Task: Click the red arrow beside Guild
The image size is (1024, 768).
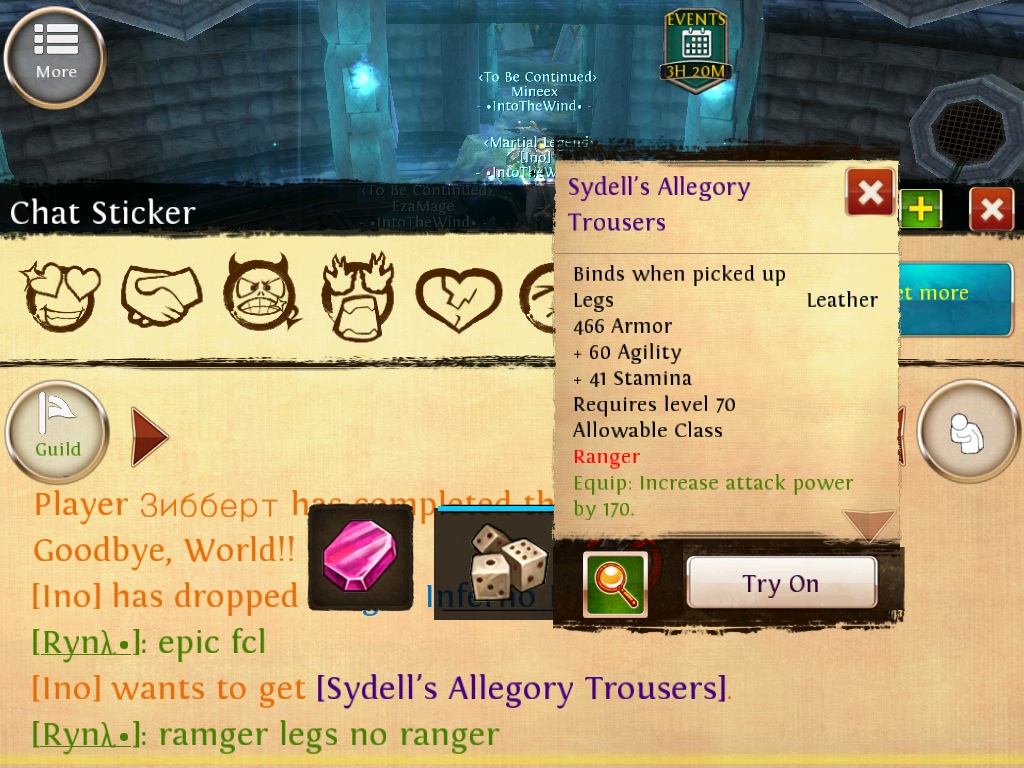Action: click(x=150, y=436)
